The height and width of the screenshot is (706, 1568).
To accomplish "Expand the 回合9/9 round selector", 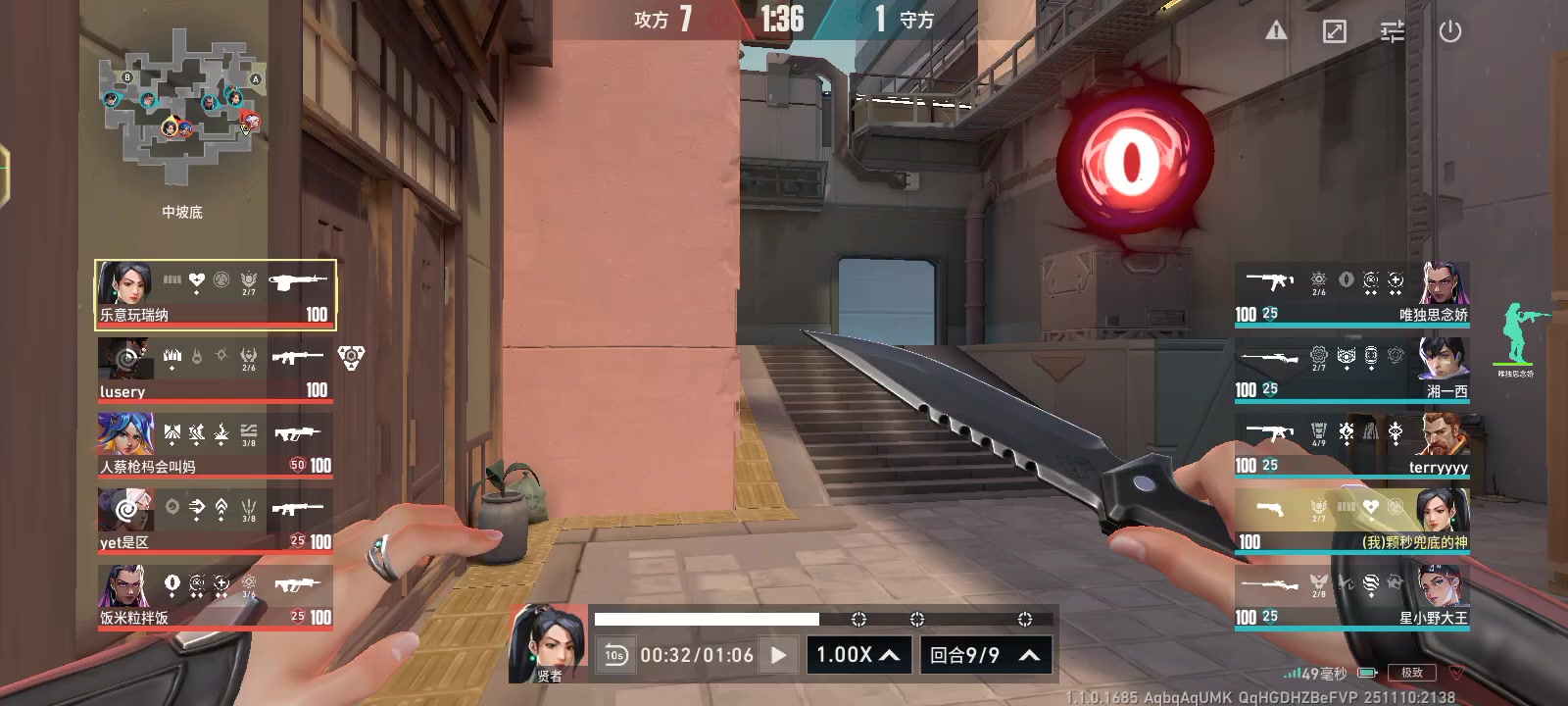I will [985, 653].
